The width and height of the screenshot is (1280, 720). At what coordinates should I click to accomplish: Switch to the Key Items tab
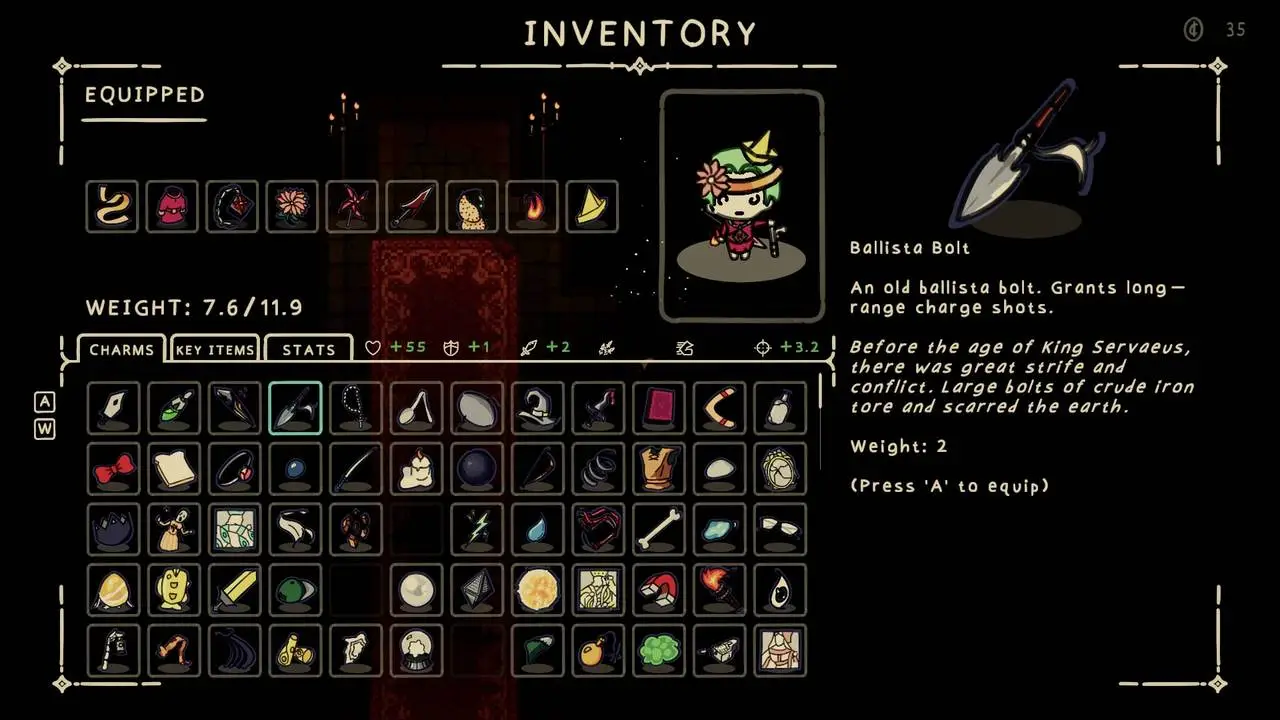coord(214,349)
